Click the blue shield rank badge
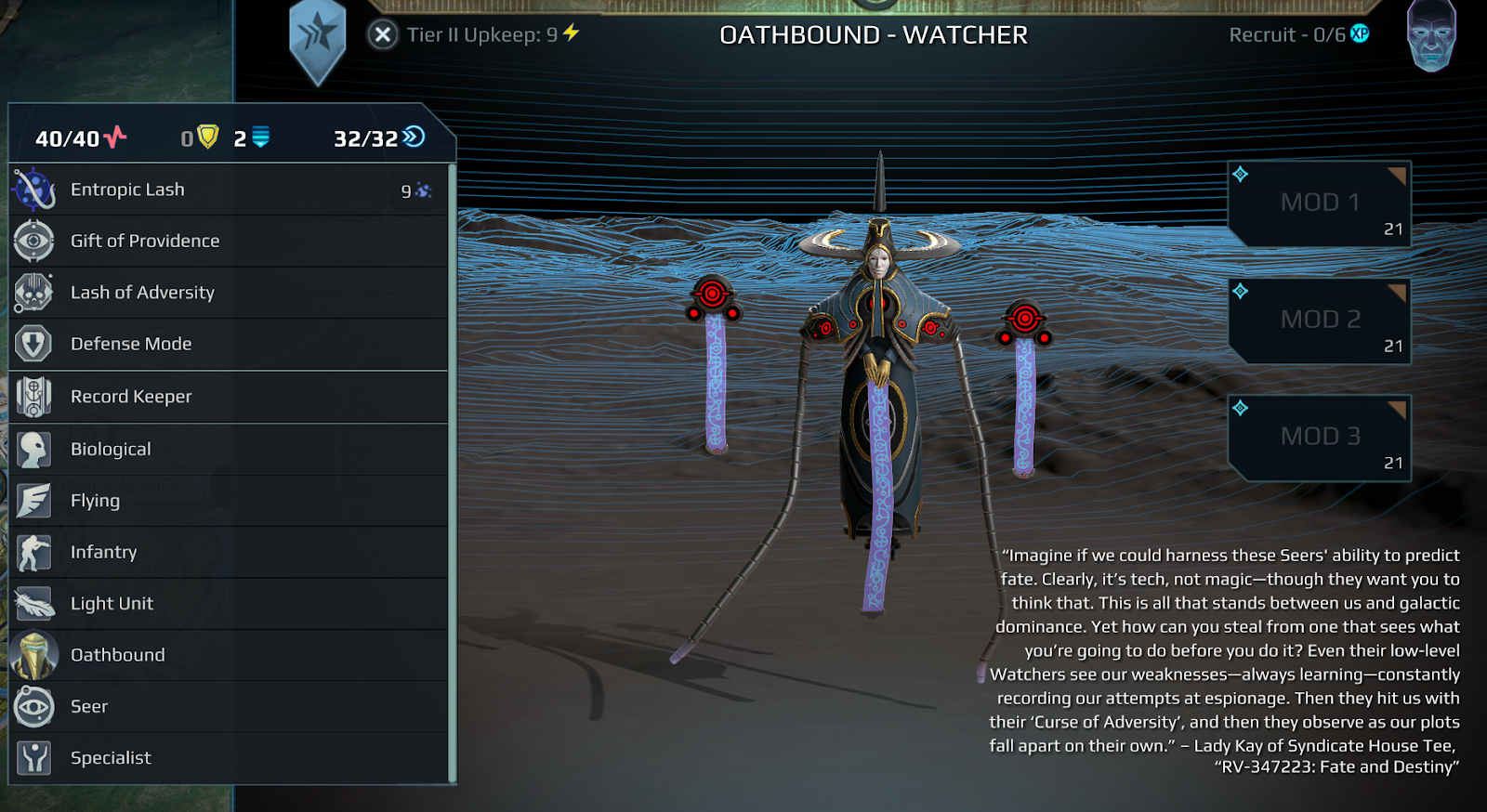Image resolution: width=1487 pixels, height=812 pixels. (318, 39)
